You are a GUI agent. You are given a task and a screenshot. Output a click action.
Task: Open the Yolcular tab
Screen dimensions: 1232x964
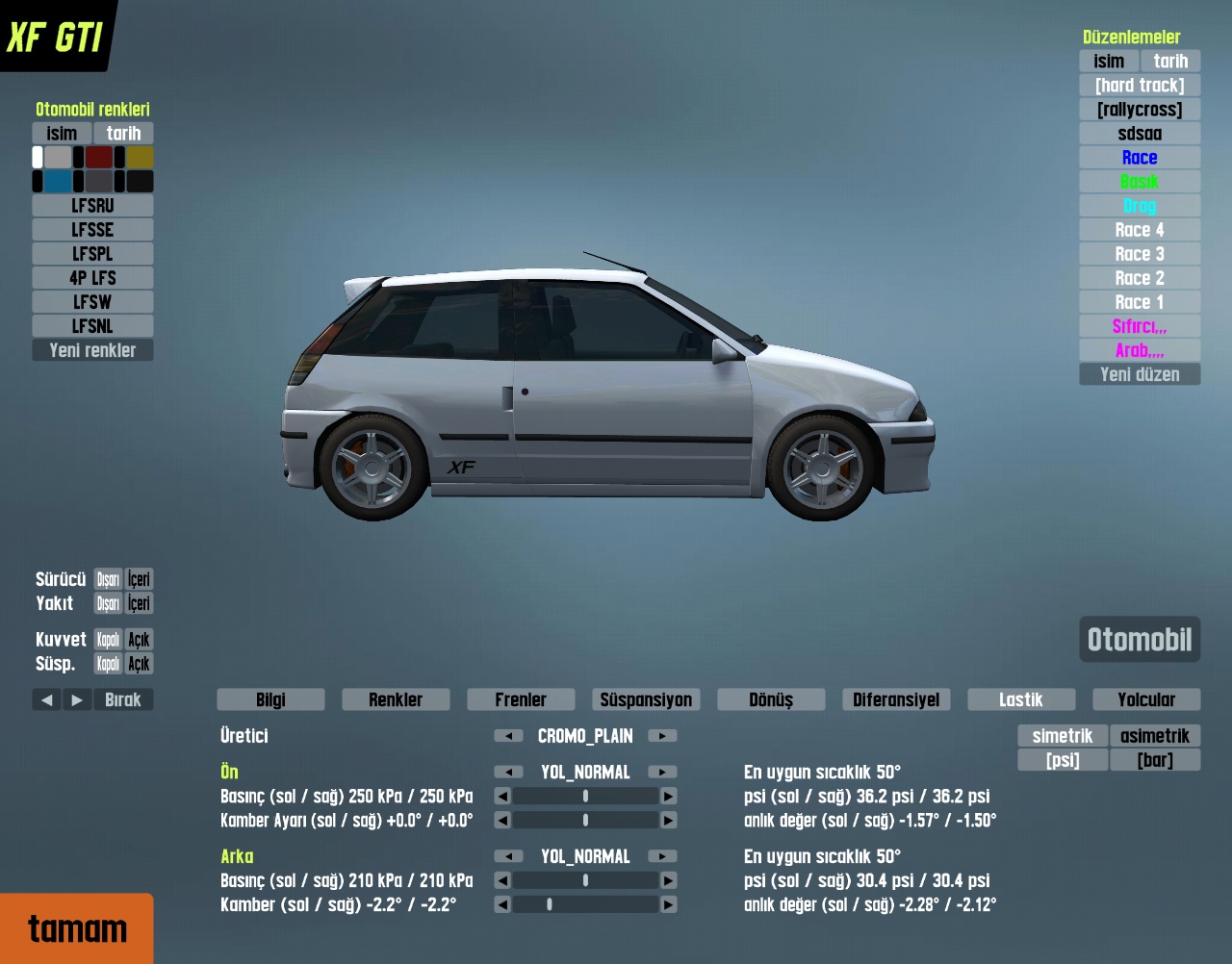pos(1145,699)
